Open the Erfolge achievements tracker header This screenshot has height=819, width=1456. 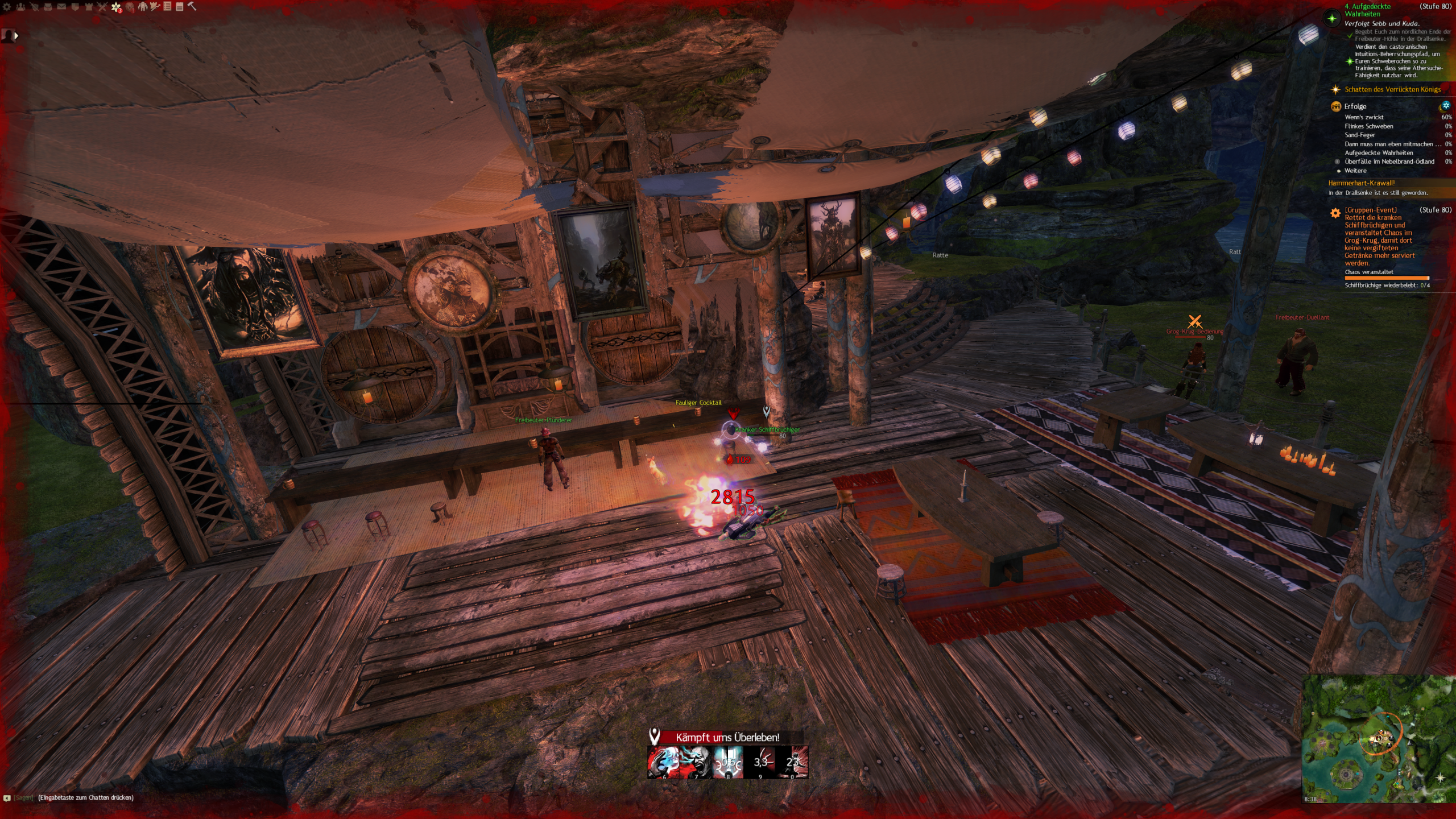1355,106
